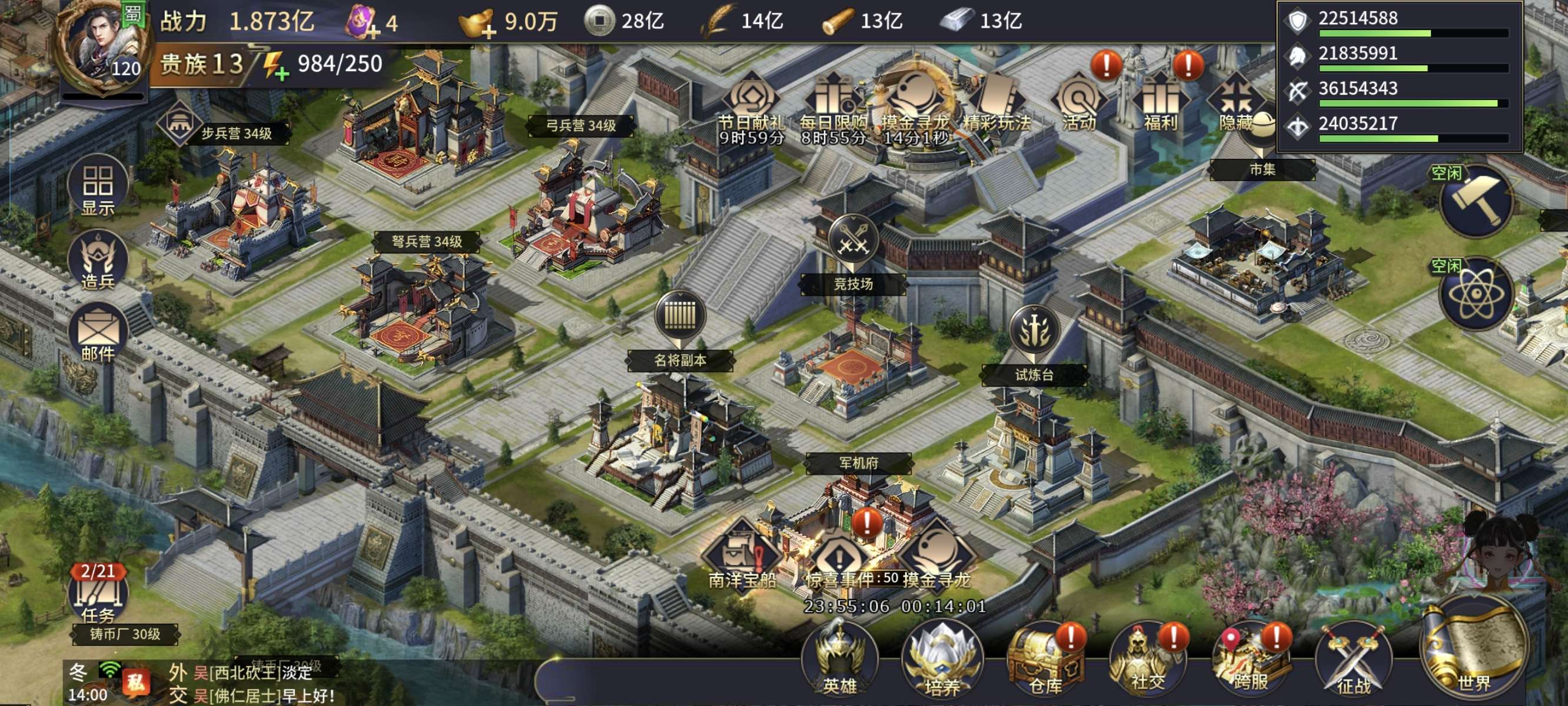Open the 福利 welfare gift icon
Screen dimensions: 1568x706
[1160, 104]
